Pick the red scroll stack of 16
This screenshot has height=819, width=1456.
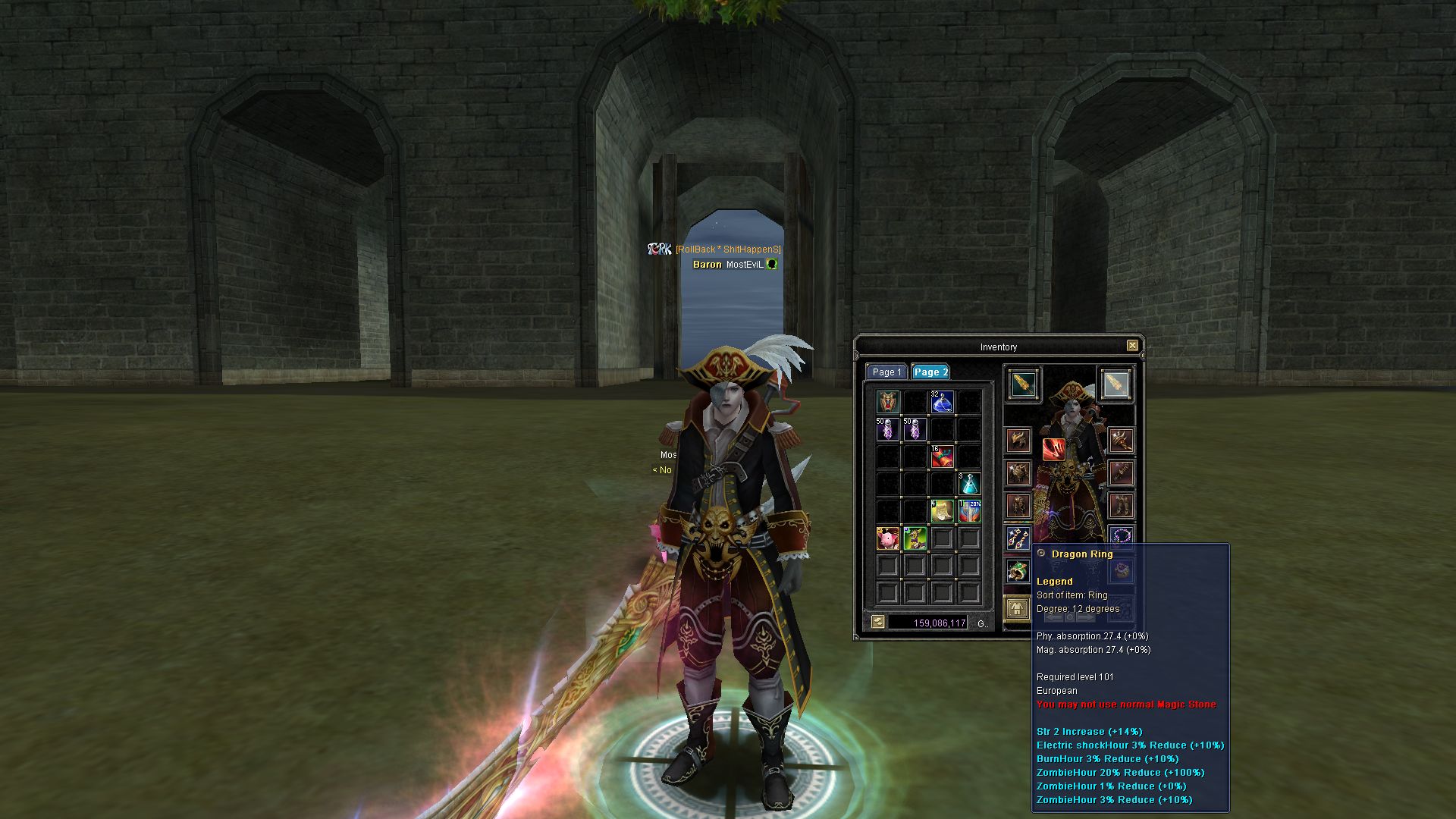942,457
